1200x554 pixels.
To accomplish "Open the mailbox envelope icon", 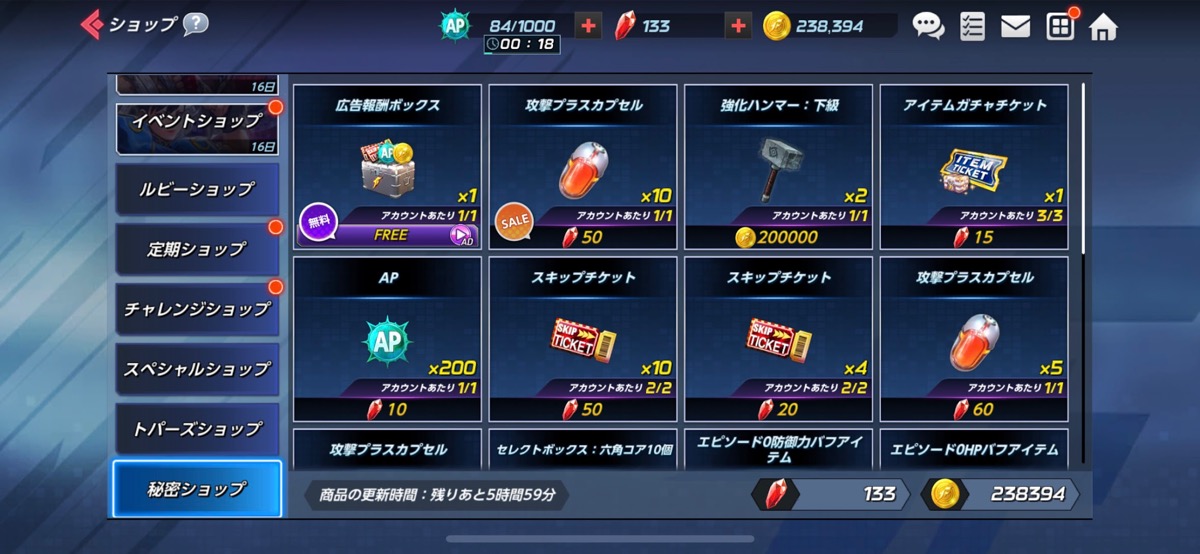I will click(x=1015, y=26).
